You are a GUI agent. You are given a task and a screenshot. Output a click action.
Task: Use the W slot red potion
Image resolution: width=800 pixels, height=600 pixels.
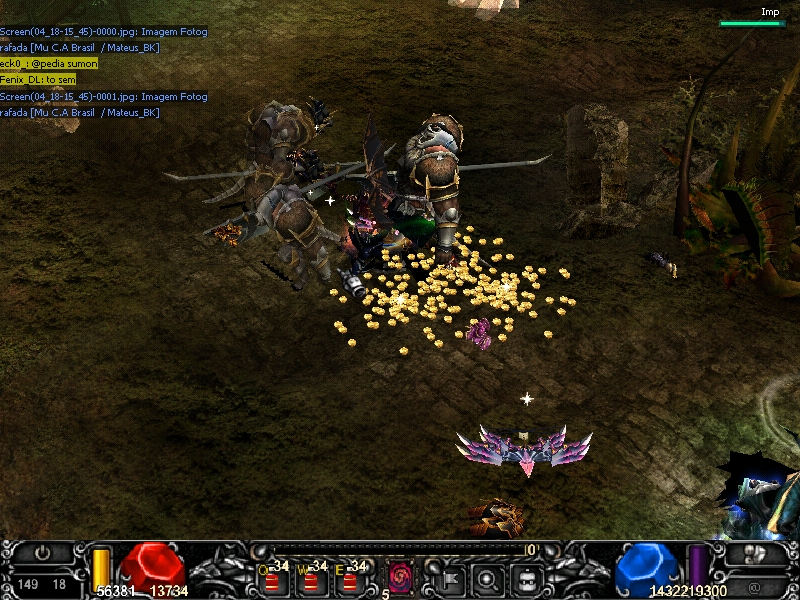[311, 579]
